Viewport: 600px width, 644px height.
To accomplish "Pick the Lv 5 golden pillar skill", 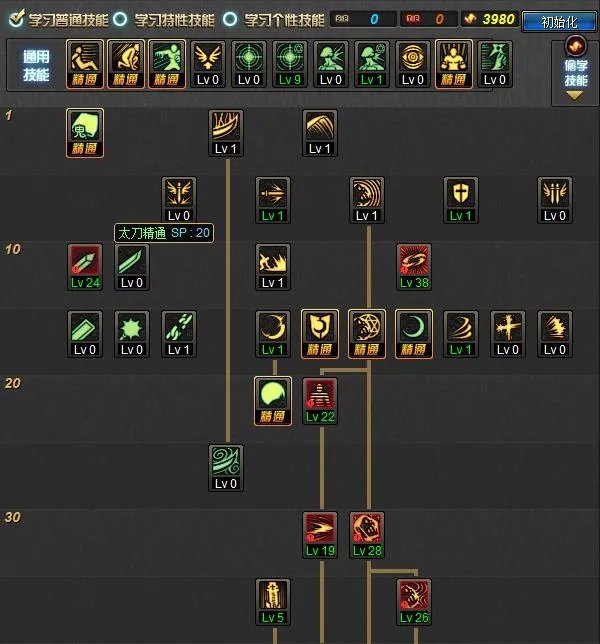I will pos(273,596).
